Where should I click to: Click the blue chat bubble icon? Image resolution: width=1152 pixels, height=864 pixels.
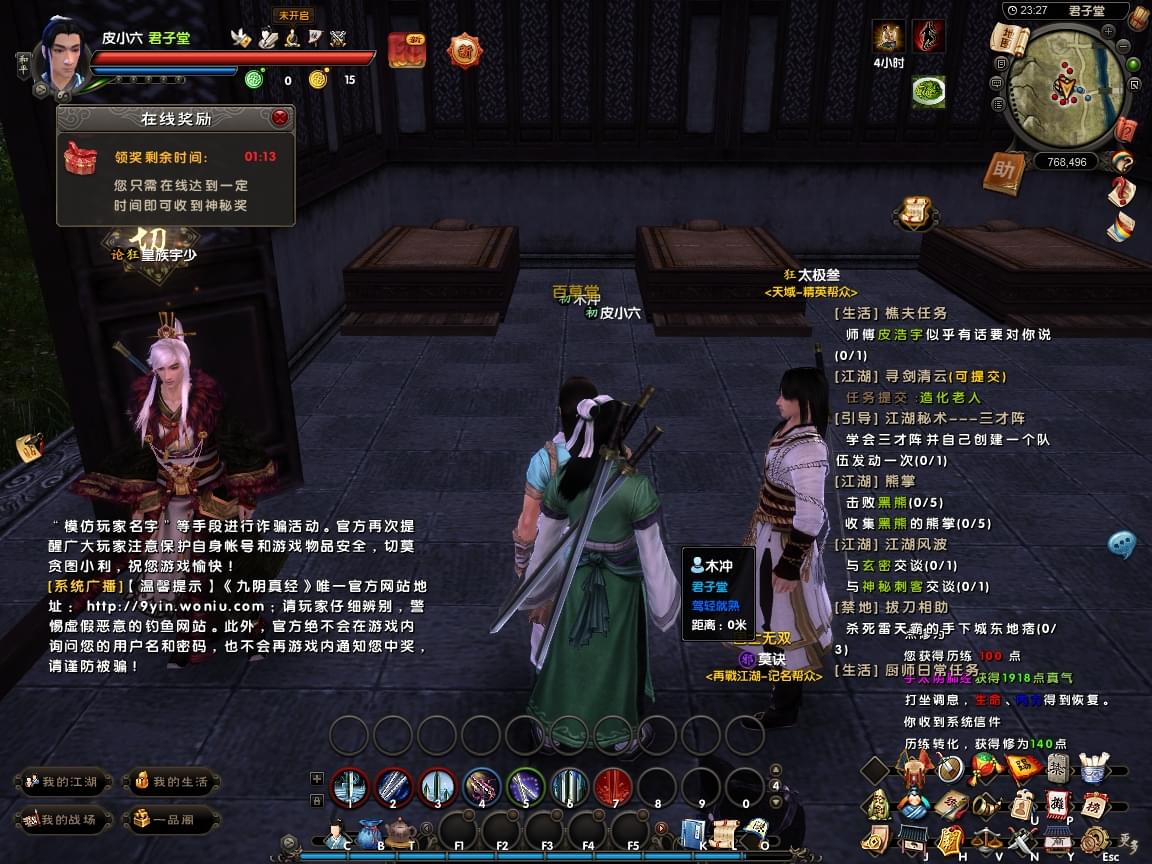[x=1122, y=544]
